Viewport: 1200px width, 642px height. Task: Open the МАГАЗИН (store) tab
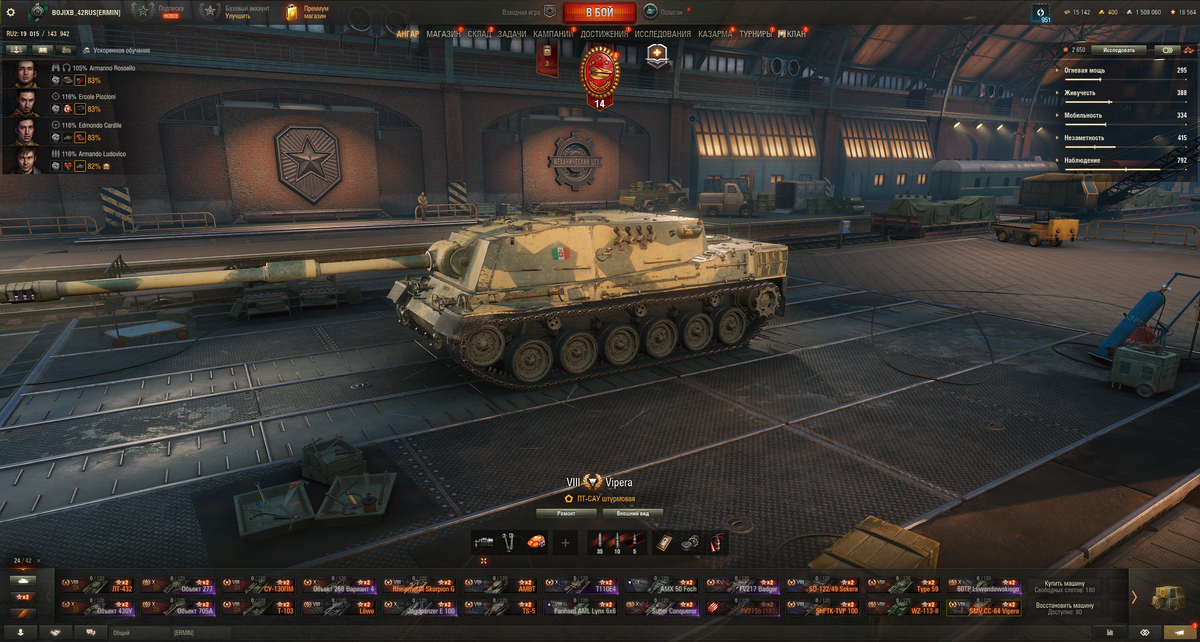click(x=443, y=34)
